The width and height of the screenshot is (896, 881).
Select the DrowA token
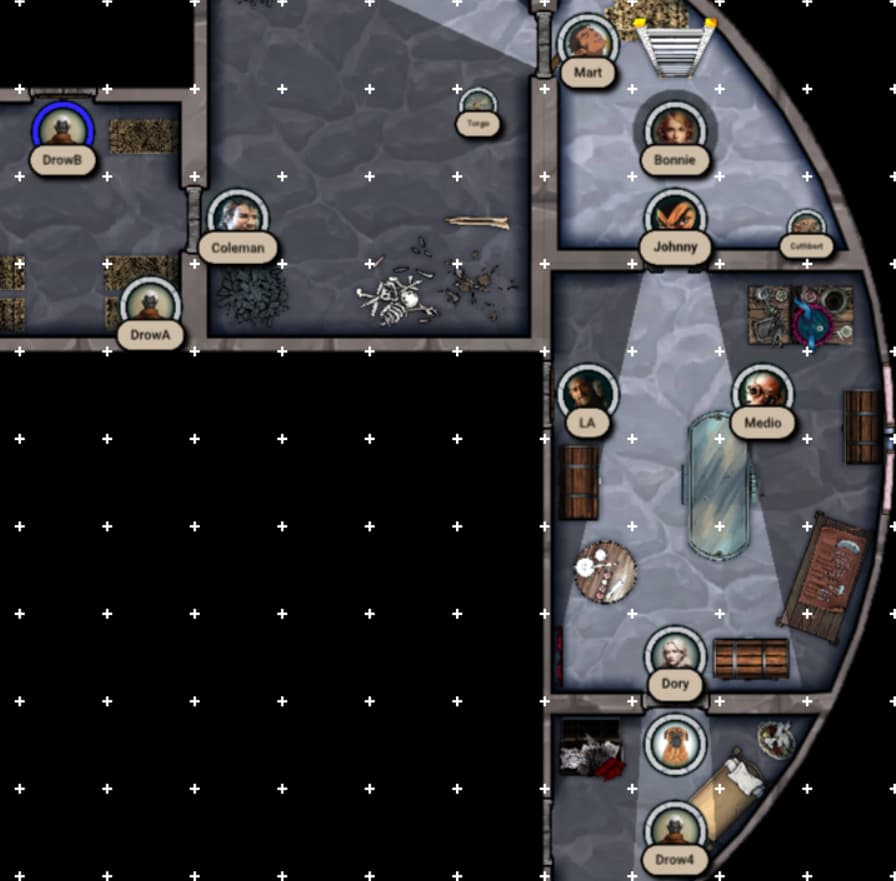[x=150, y=305]
